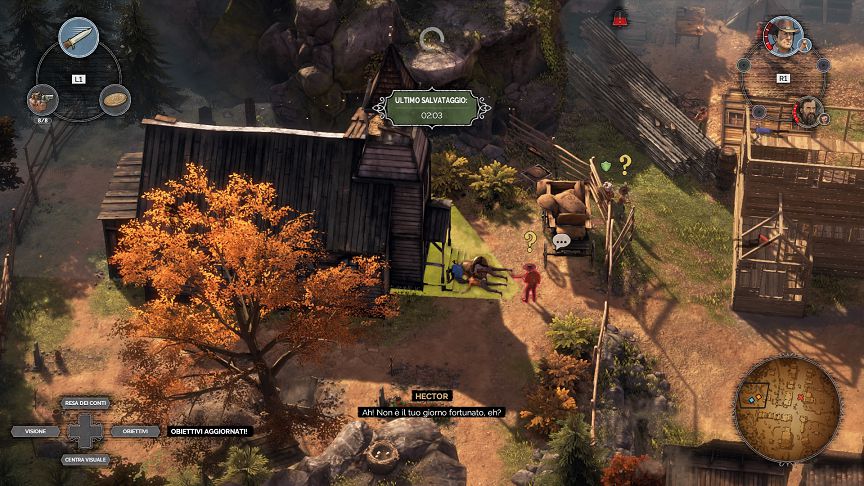Viewport: 864px width, 486px height.
Task: Open the circular minimap
Action: pyautogui.click(x=787, y=408)
